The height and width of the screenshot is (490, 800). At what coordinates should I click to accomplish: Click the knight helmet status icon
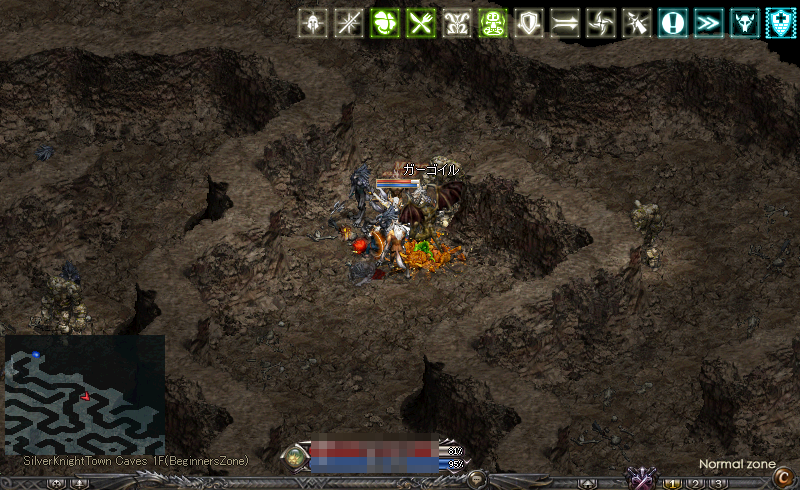click(x=314, y=23)
